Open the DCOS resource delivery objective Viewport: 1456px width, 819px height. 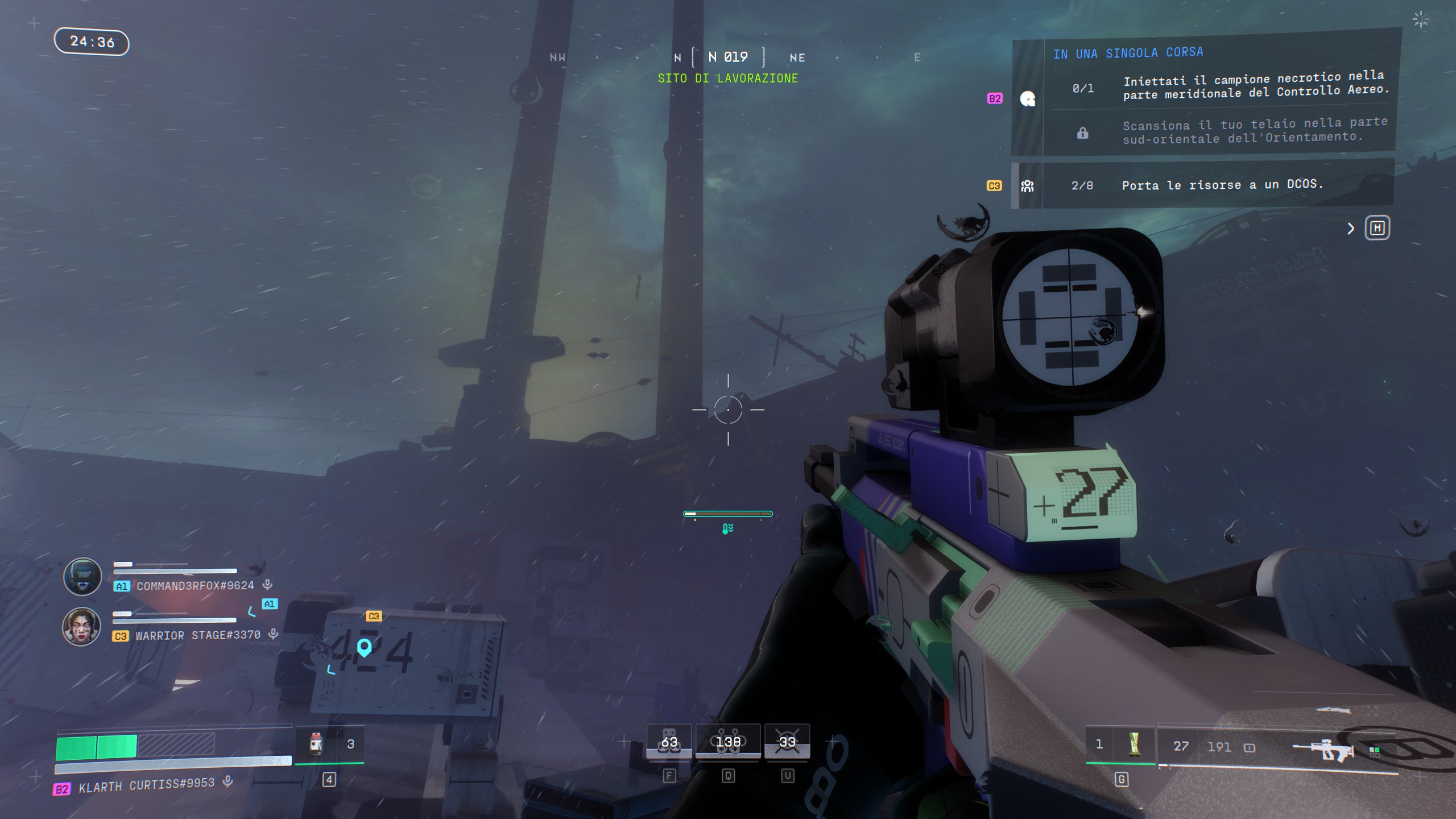pos(1223,185)
